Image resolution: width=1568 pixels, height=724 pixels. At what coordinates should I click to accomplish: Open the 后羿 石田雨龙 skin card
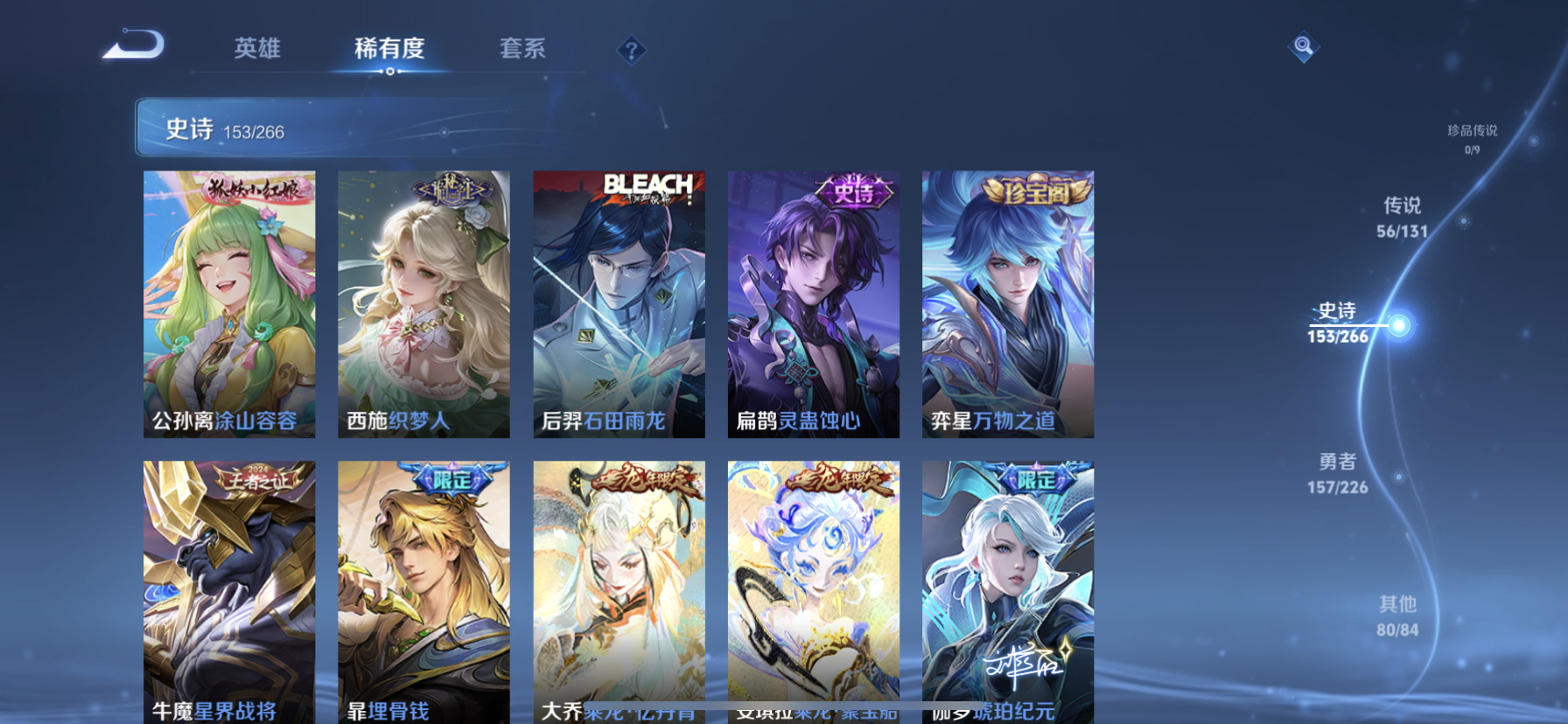coord(619,303)
